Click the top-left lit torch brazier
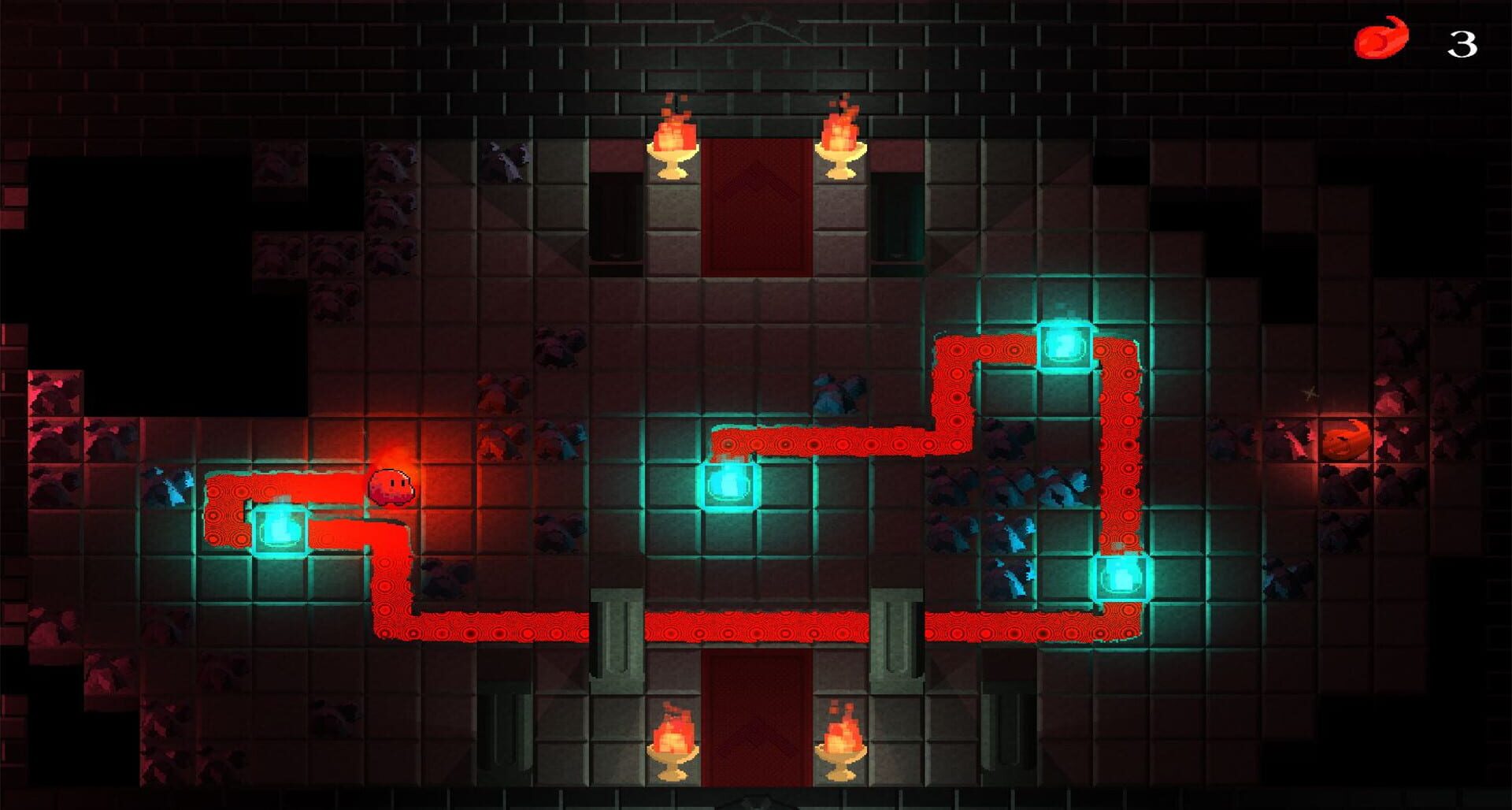Screen dimensions: 1512x810 tap(673, 142)
